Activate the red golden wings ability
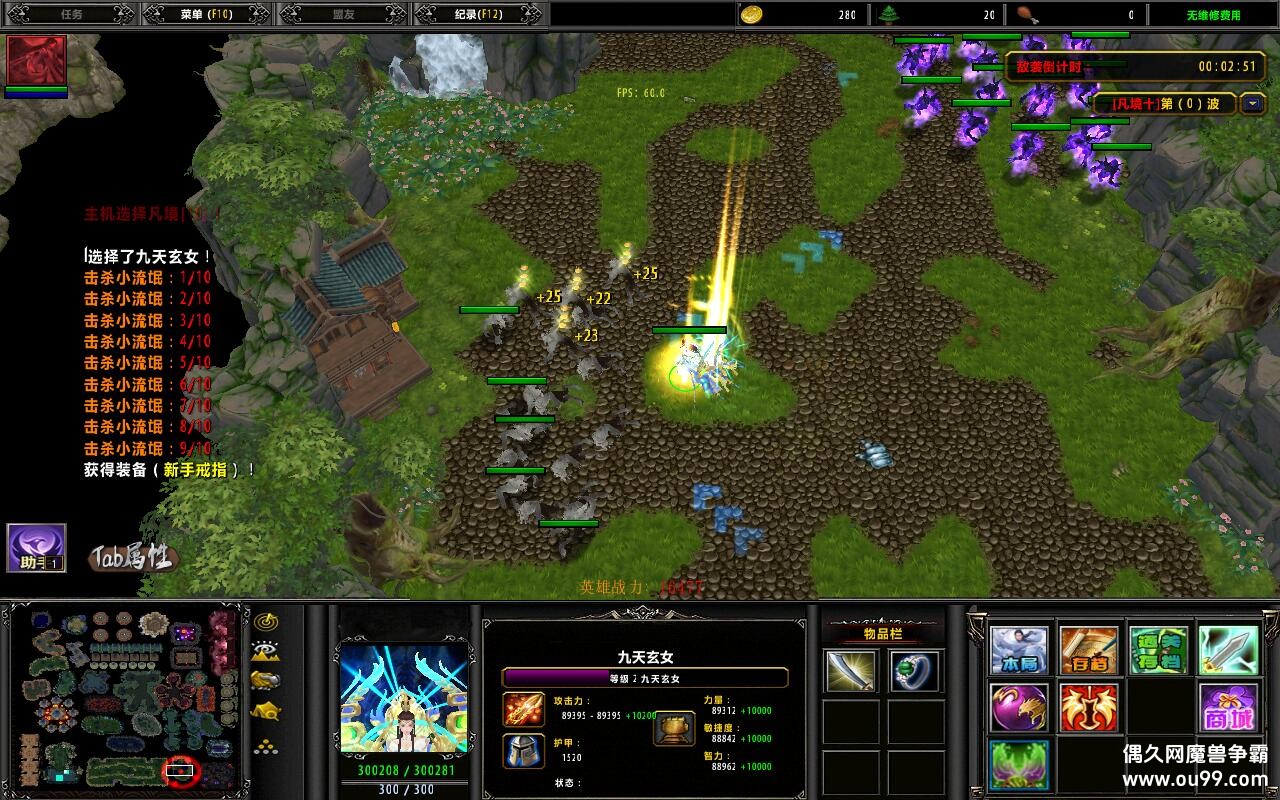This screenshot has width=1280, height=800. pos(1088,708)
